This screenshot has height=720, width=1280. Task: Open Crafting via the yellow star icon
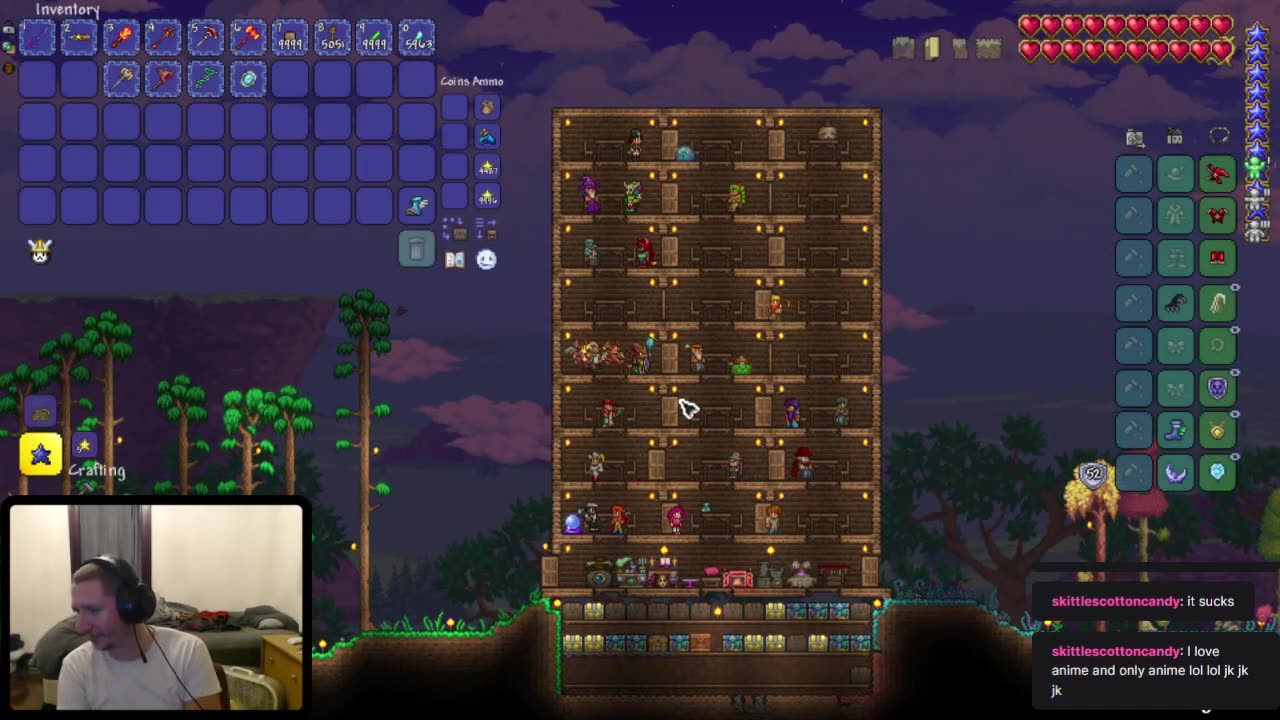(x=41, y=455)
